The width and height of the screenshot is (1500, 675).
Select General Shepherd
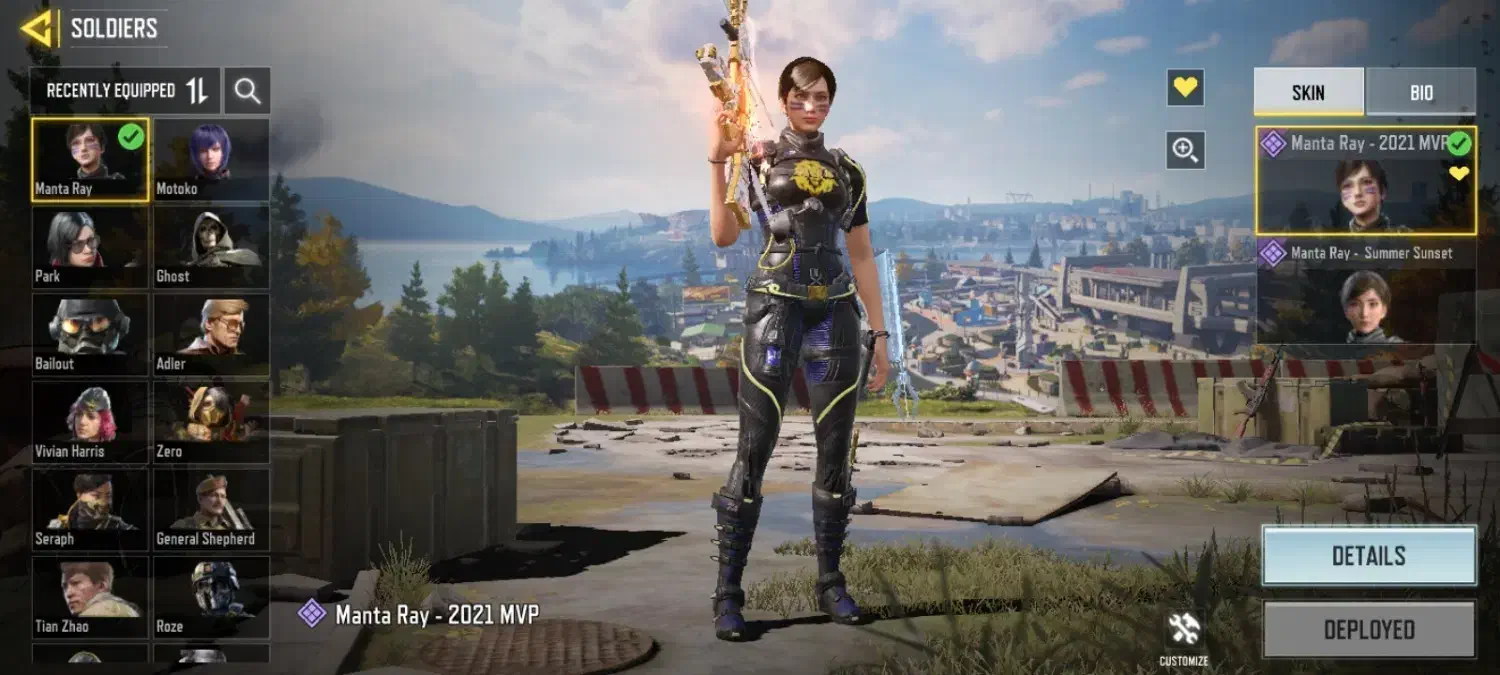pos(211,510)
